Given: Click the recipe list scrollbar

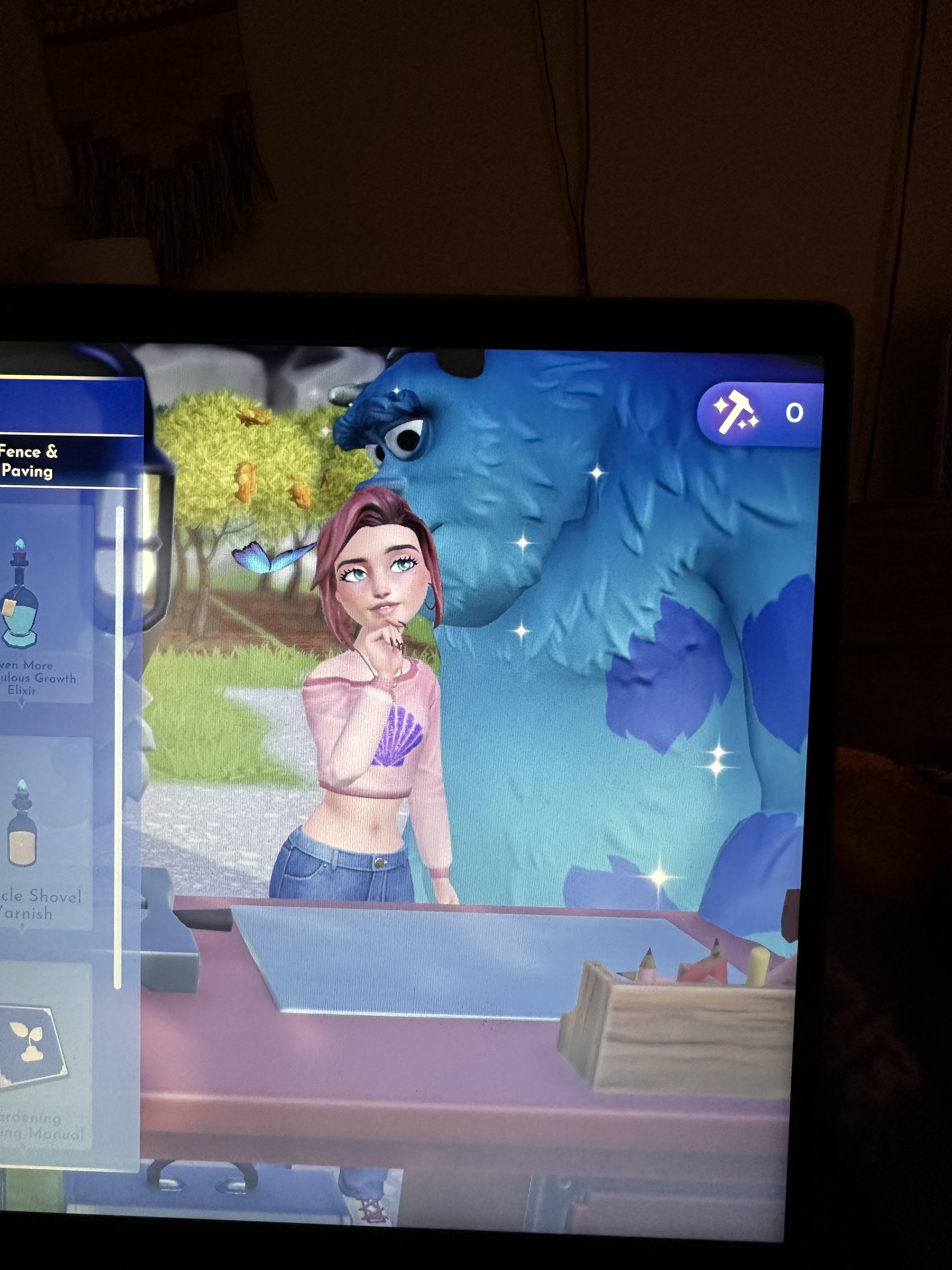Looking at the screenshot, I should click(x=119, y=747).
